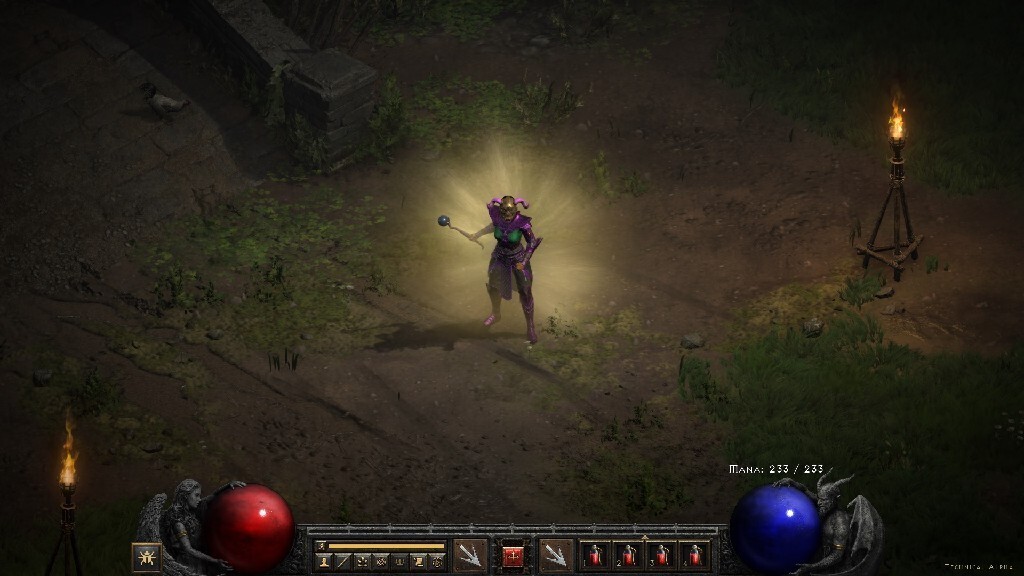
Task: Select the scroll icon in the mini menu
Action: (x=420, y=562)
